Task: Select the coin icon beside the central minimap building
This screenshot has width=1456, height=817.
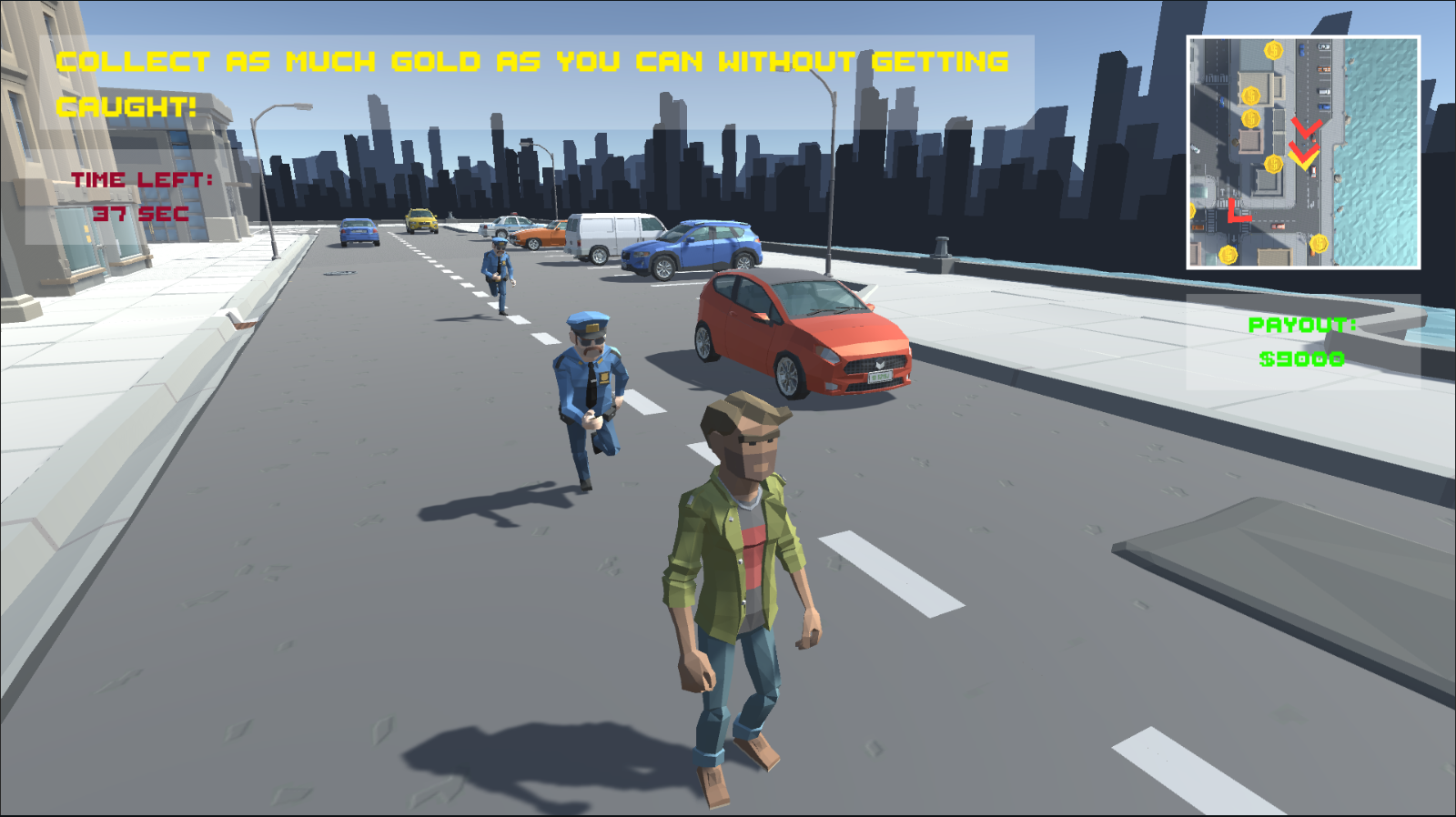Action: pos(1273,163)
